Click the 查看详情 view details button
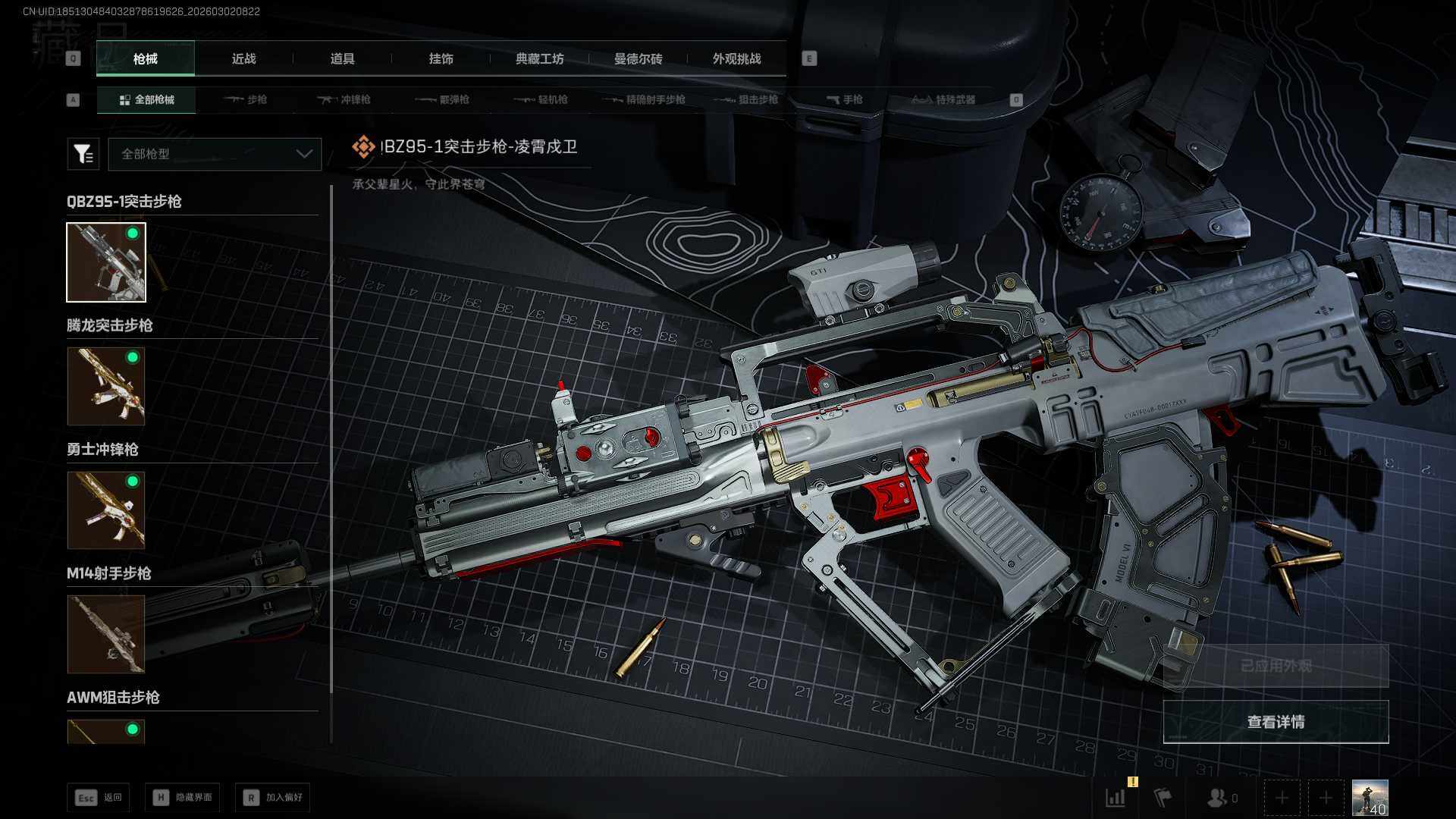1456x819 pixels. point(1276,722)
